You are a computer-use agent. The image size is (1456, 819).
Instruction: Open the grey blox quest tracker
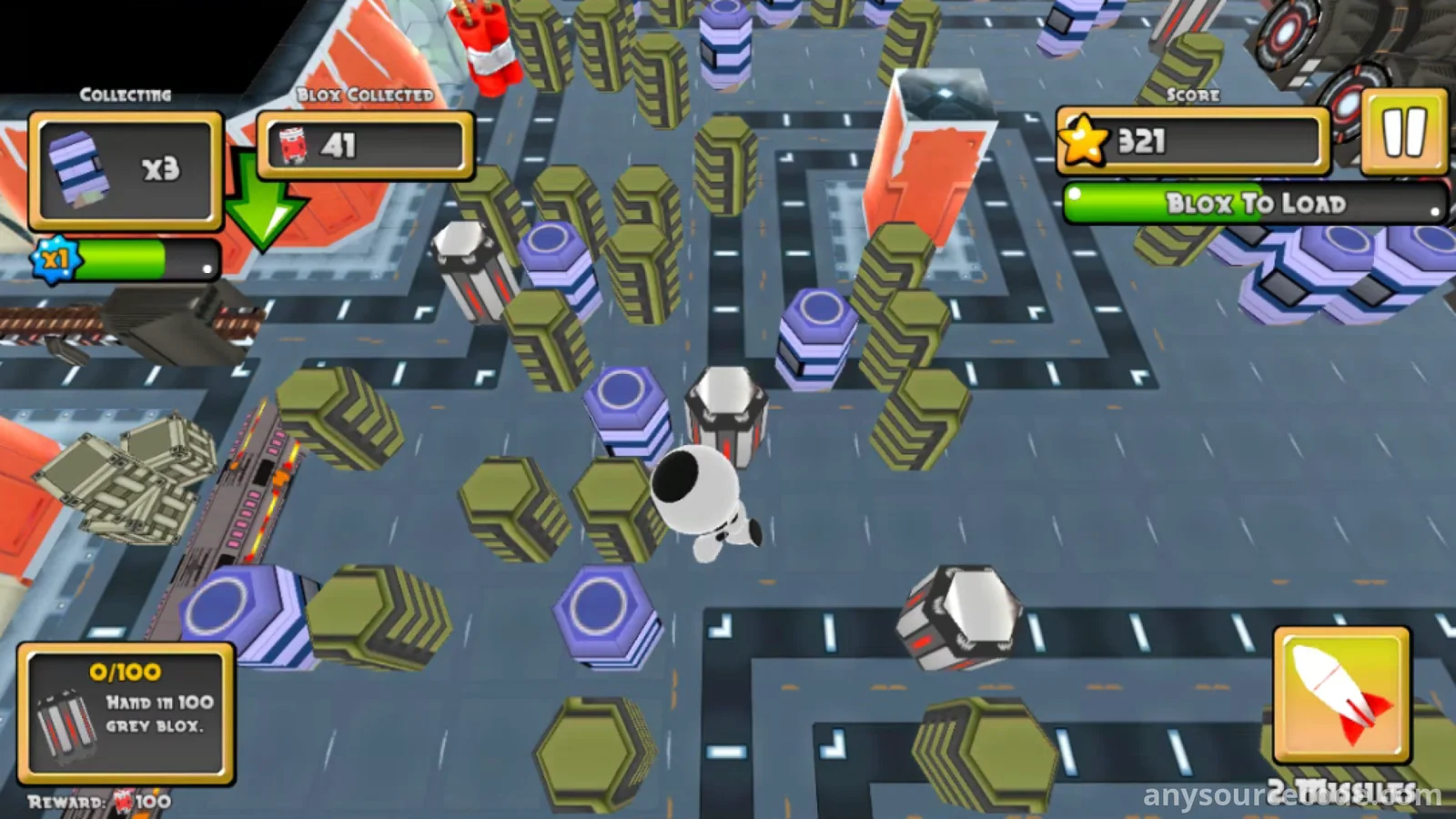click(x=126, y=713)
